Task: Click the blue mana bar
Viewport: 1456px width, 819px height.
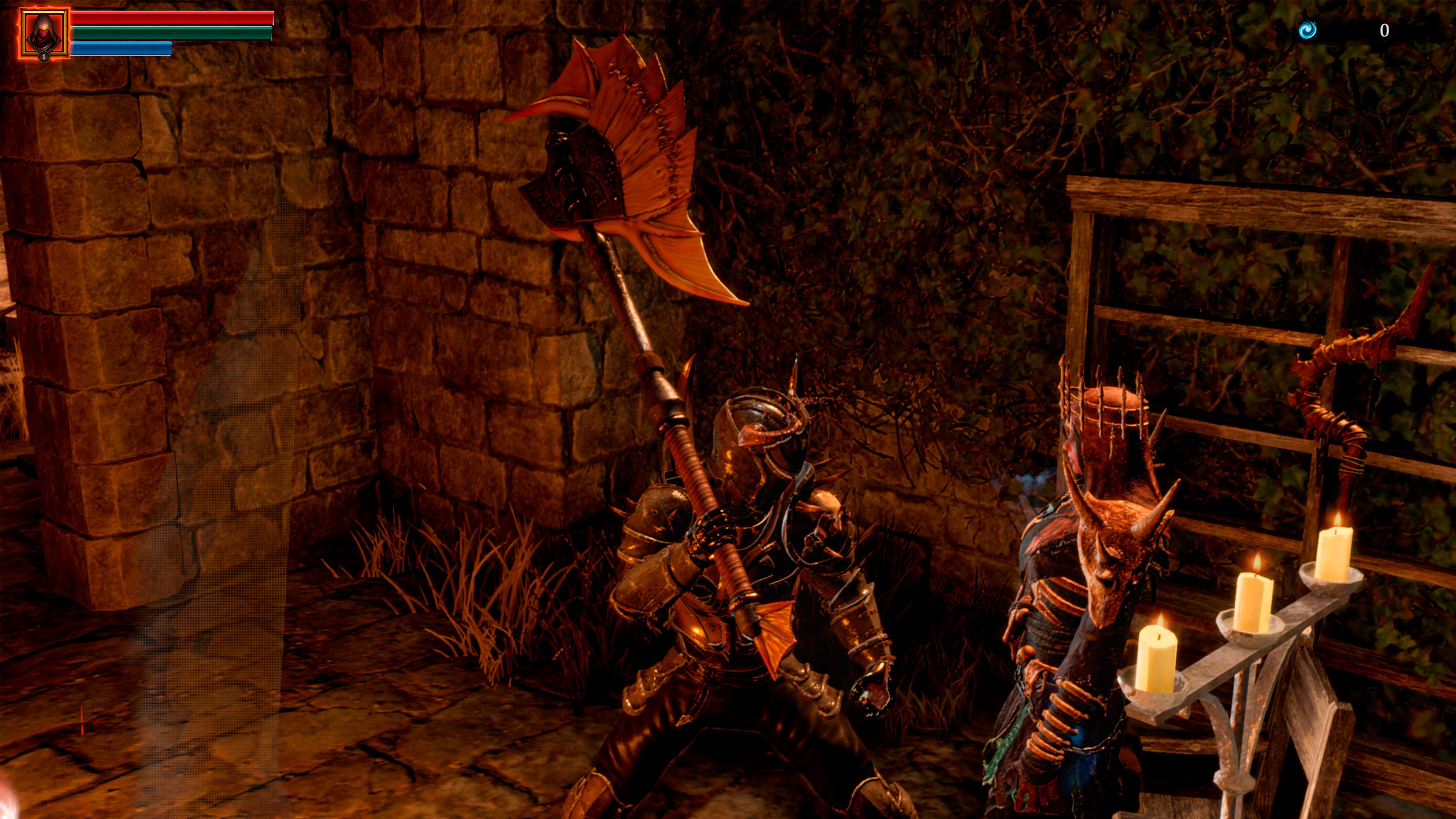Action: tap(121, 50)
